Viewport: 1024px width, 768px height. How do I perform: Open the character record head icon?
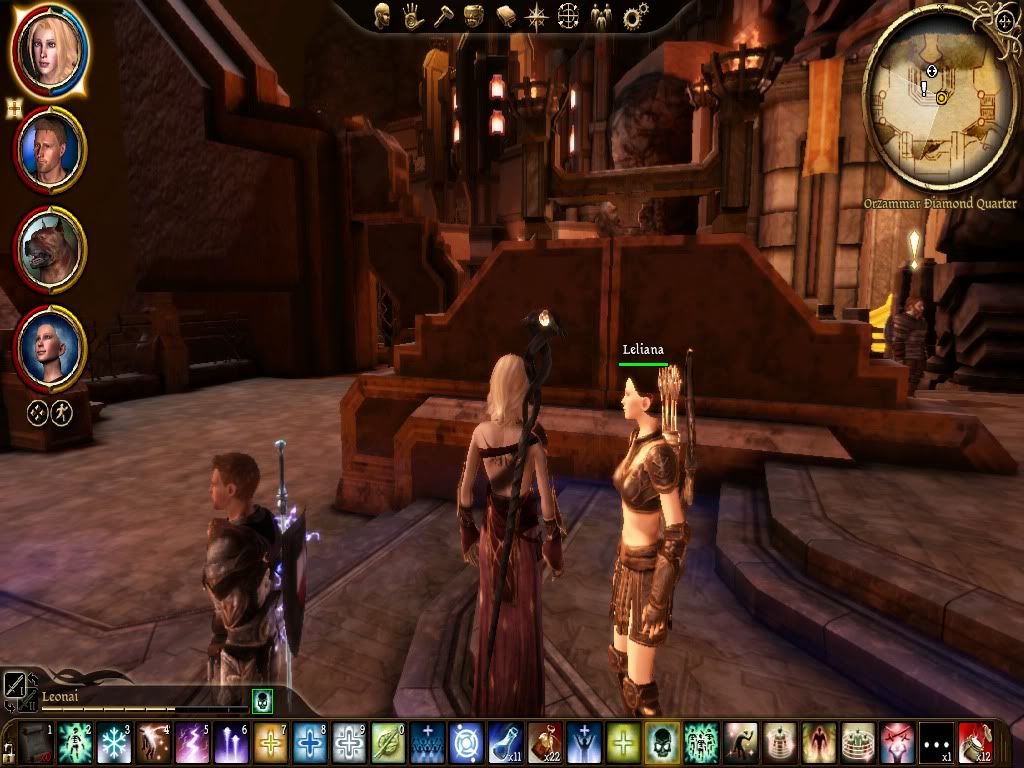(x=382, y=15)
